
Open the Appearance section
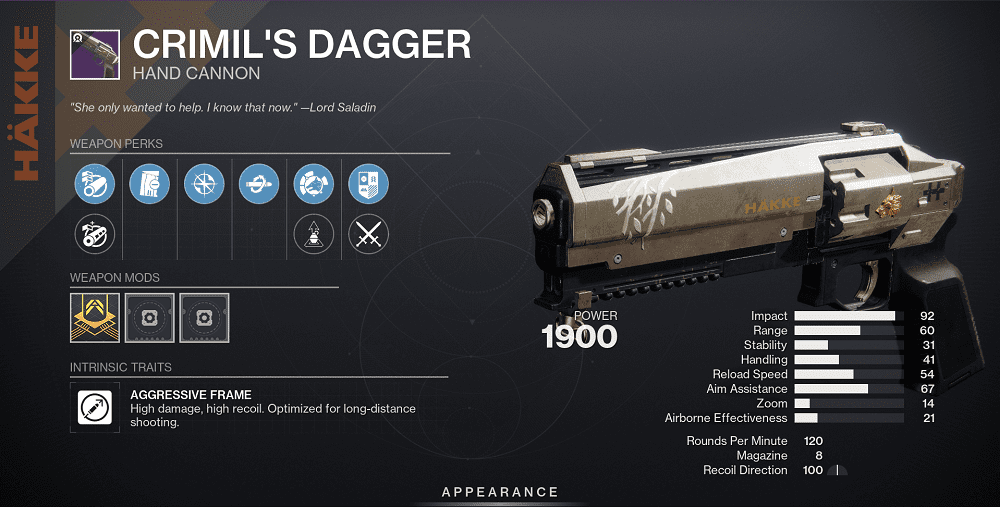[500, 492]
